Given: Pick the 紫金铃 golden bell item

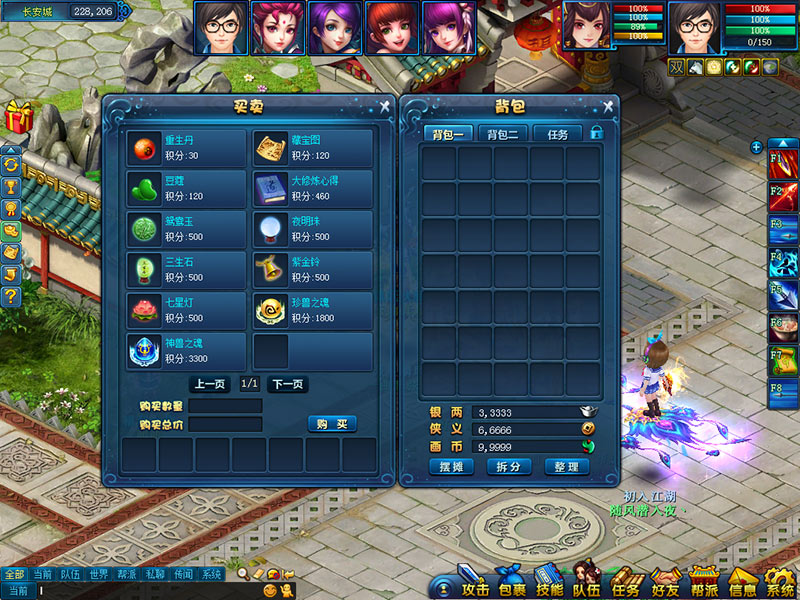Looking at the screenshot, I should coord(312,270).
